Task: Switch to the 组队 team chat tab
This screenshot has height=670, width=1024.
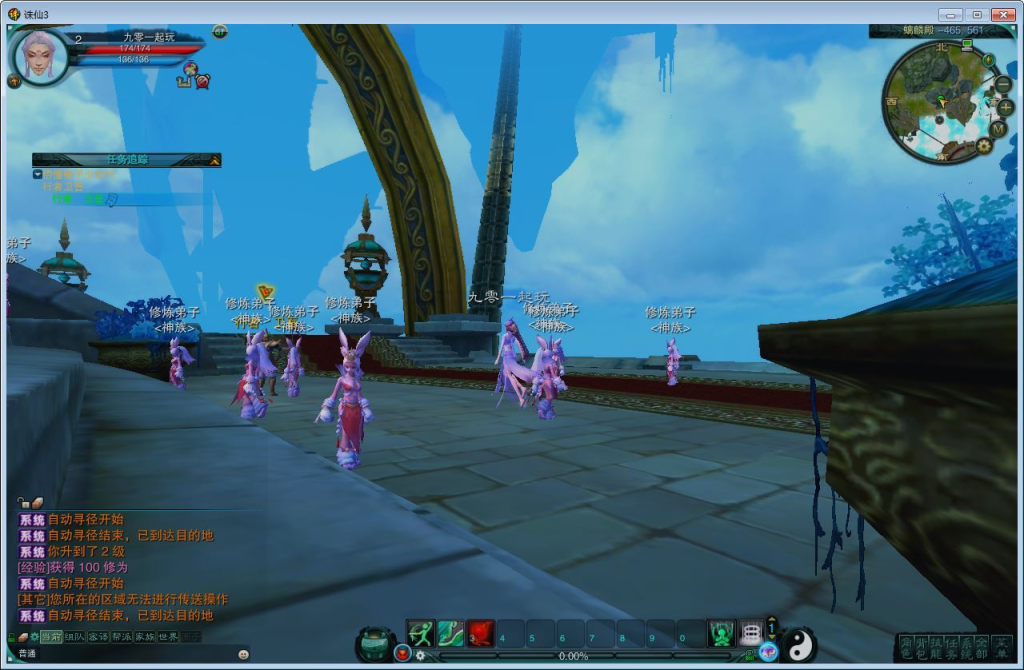Action: pyautogui.click(x=75, y=636)
